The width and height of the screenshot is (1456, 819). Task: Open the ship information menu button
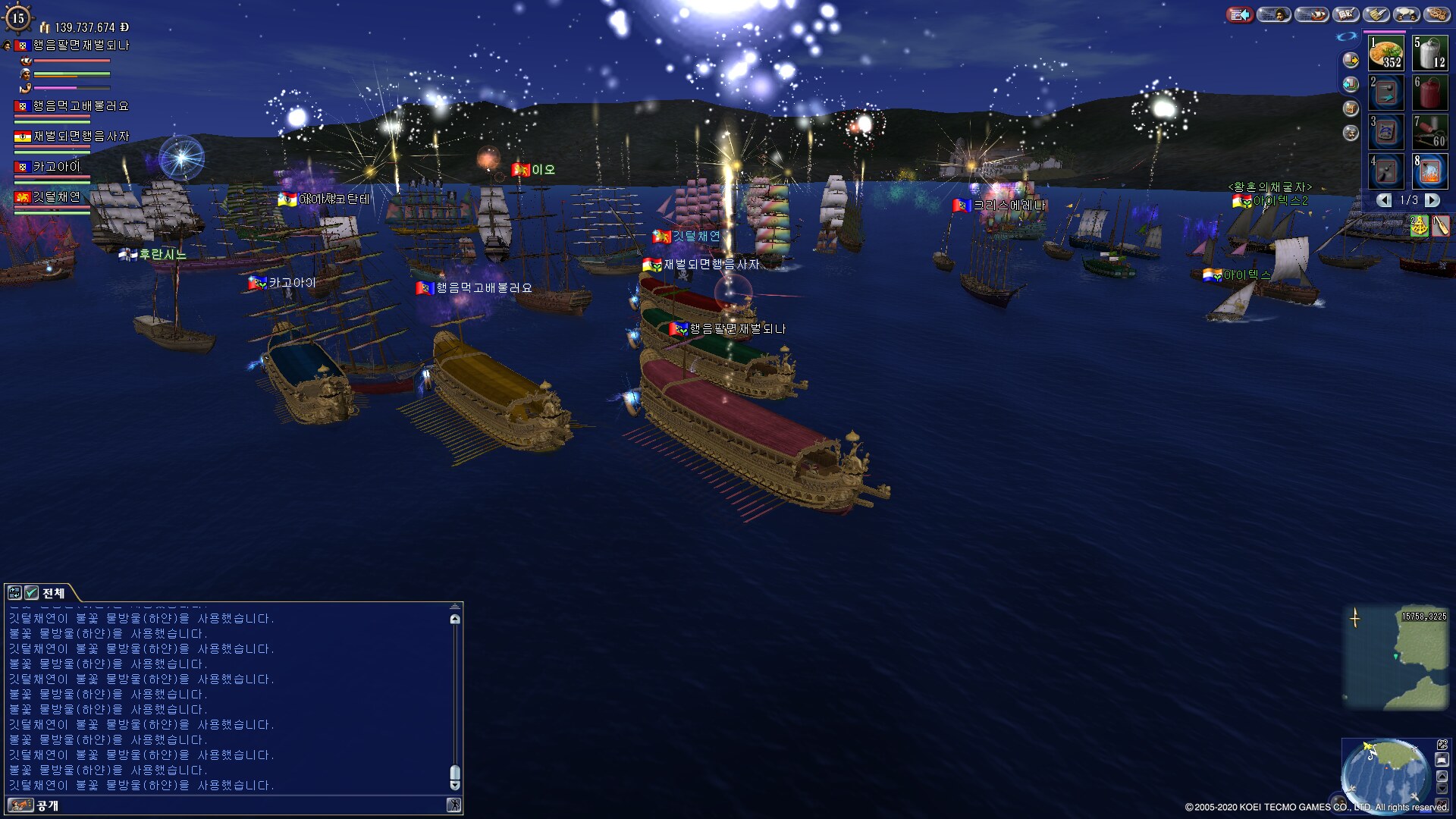1311,14
